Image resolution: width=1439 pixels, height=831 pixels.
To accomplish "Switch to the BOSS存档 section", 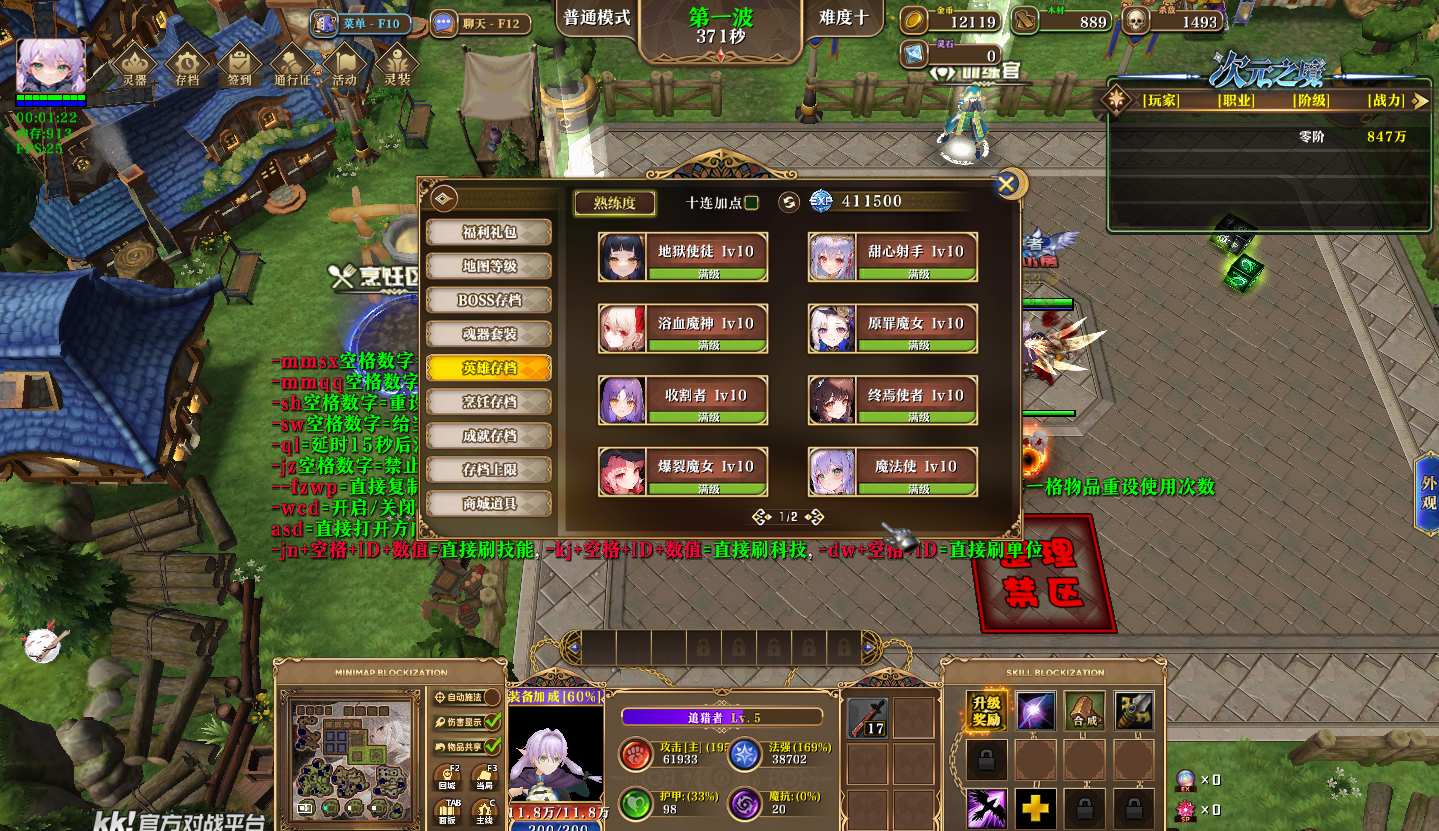I will (x=489, y=300).
